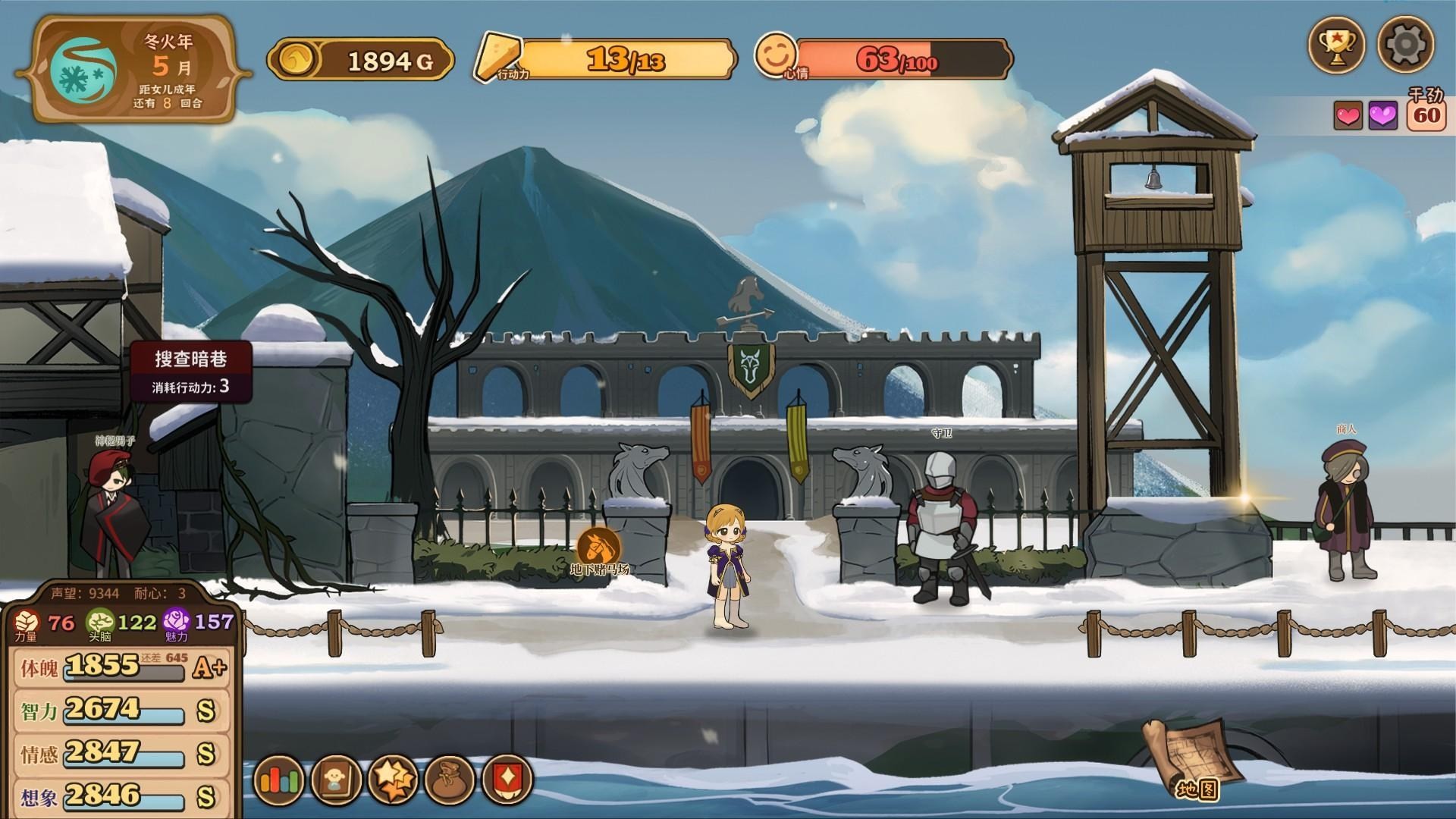Click the 体魄 stat row
The width and height of the screenshot is (1456, 819).
click(123, 667)
